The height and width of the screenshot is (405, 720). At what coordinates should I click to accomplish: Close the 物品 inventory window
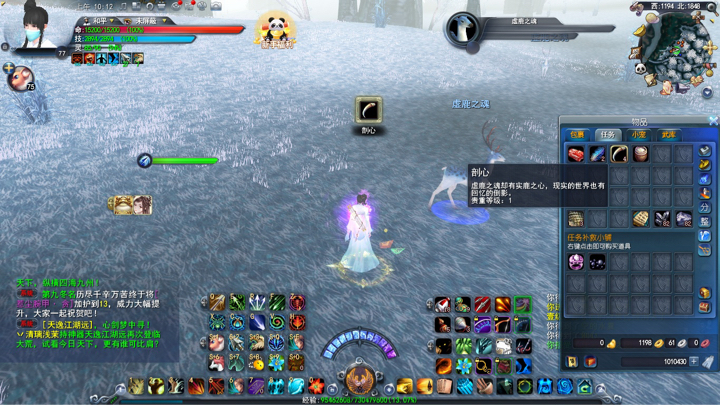tap(713, 121)
